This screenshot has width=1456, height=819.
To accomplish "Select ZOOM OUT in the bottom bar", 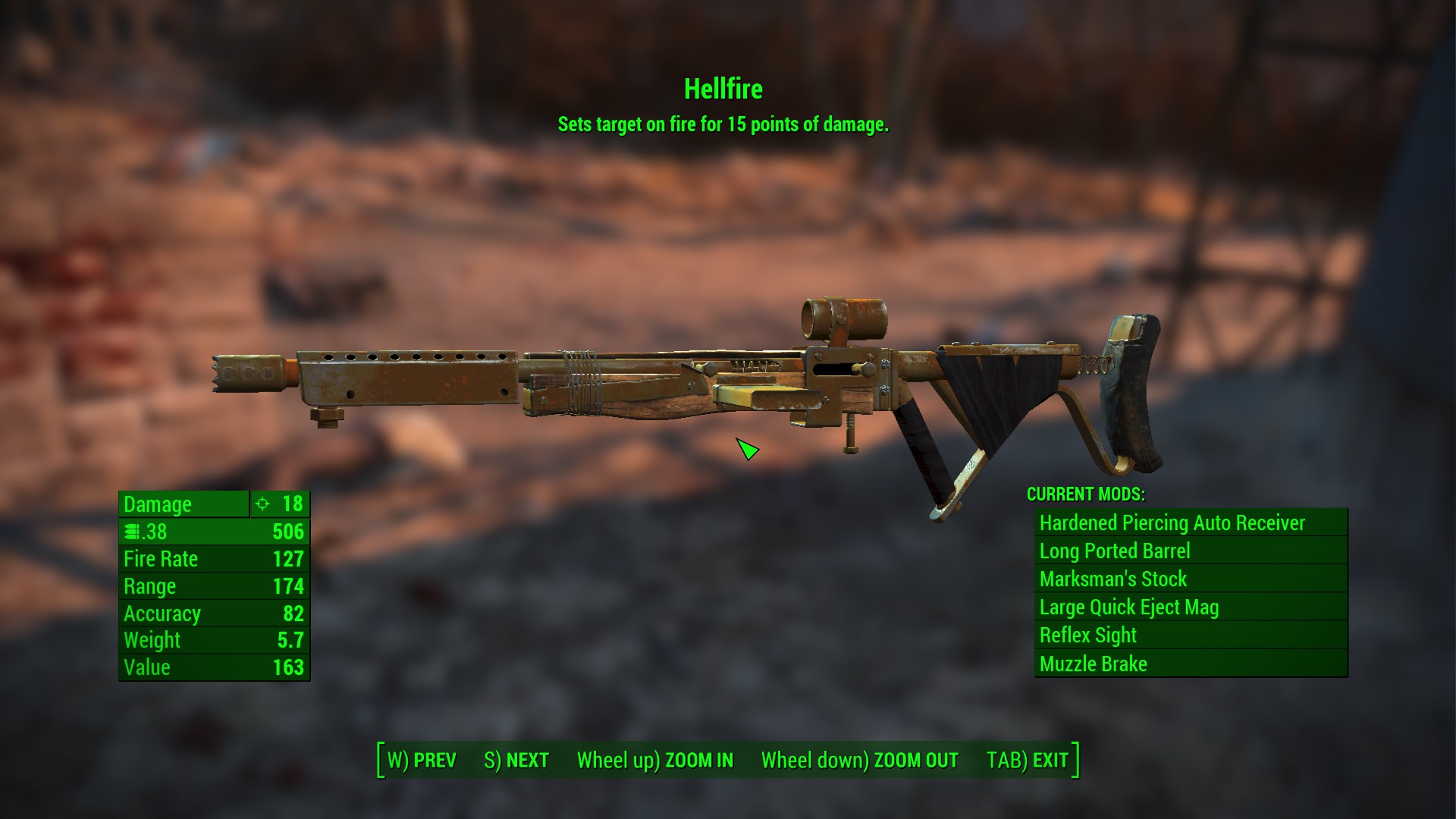I will click(x=859, y=761).
